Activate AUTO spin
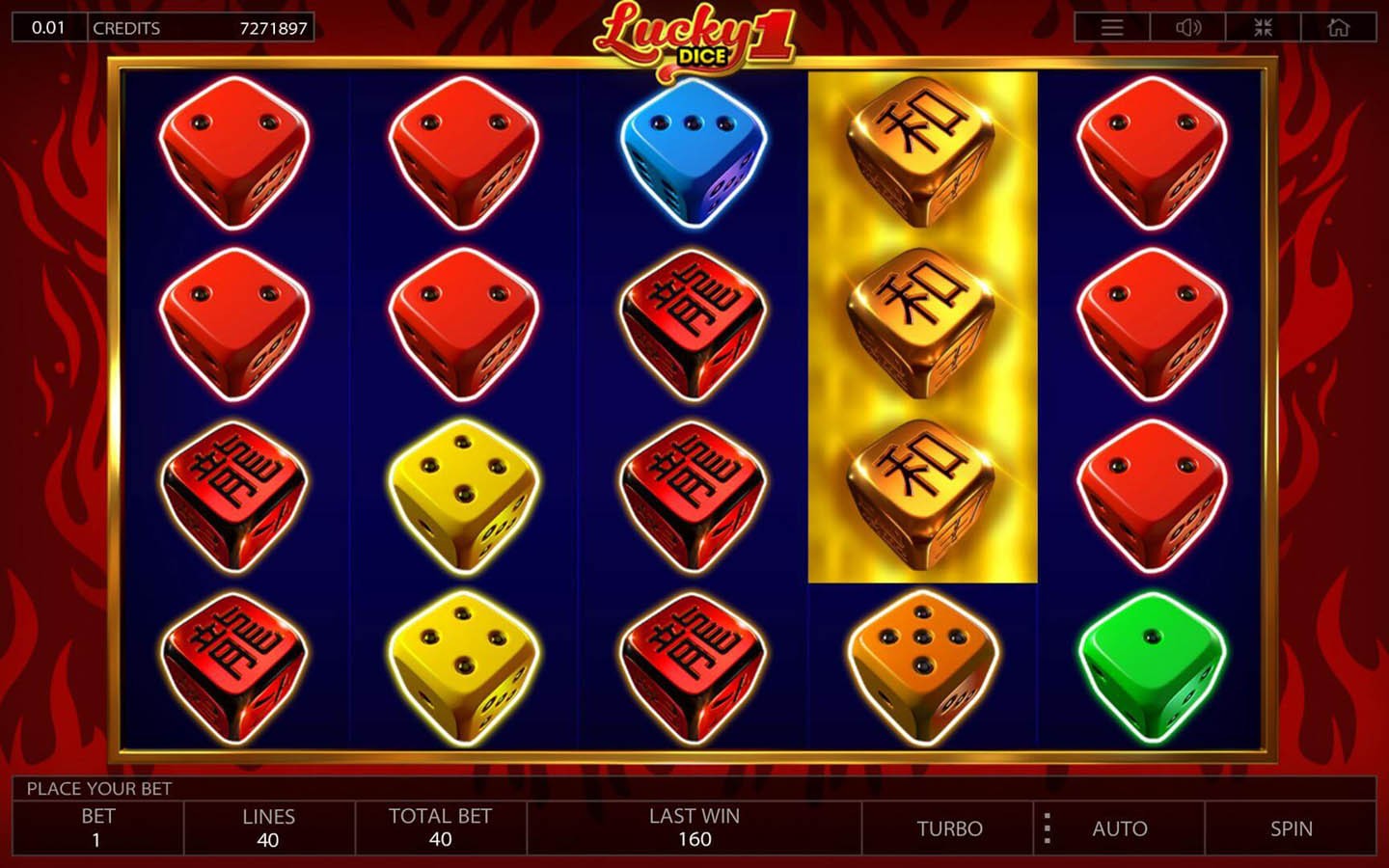Screen dimensions: 1389x868 point(1120,827)
